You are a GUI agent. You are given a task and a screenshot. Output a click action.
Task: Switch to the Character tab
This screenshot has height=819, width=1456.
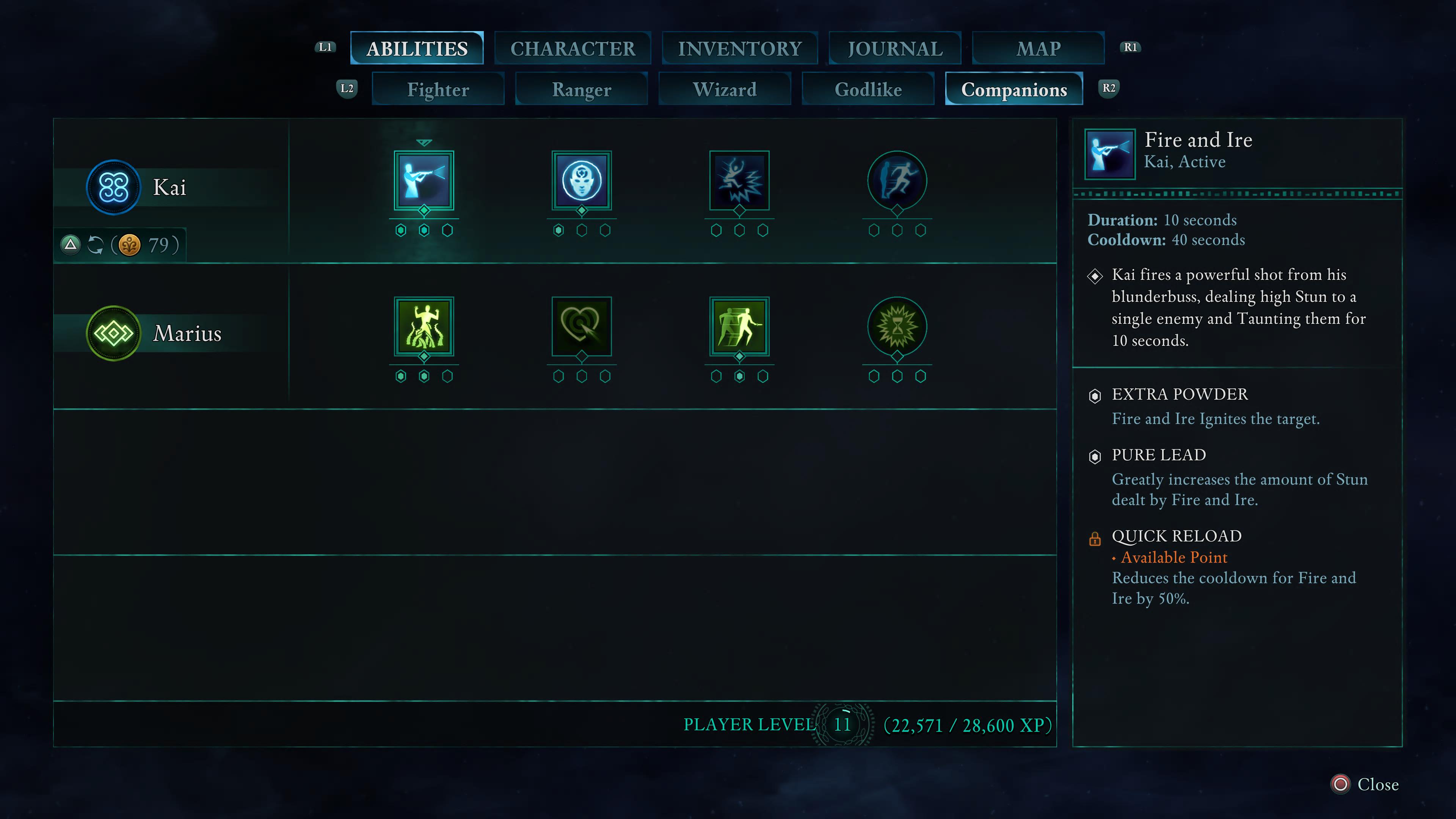(573, 49)
